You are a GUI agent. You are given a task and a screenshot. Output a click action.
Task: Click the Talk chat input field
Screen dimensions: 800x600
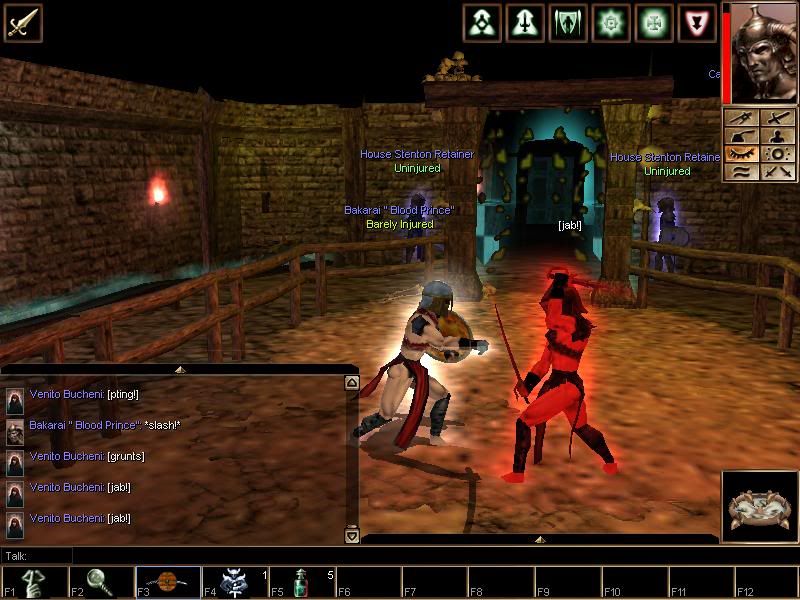pos(200,555)
